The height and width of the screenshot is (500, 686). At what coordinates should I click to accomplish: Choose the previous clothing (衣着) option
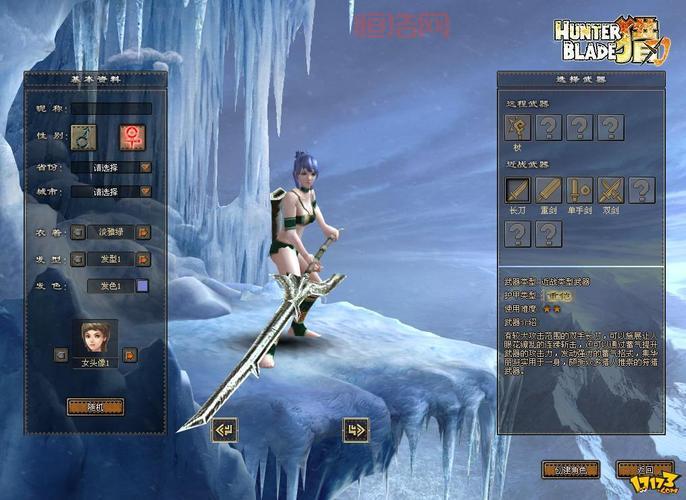tap(77, 232)
